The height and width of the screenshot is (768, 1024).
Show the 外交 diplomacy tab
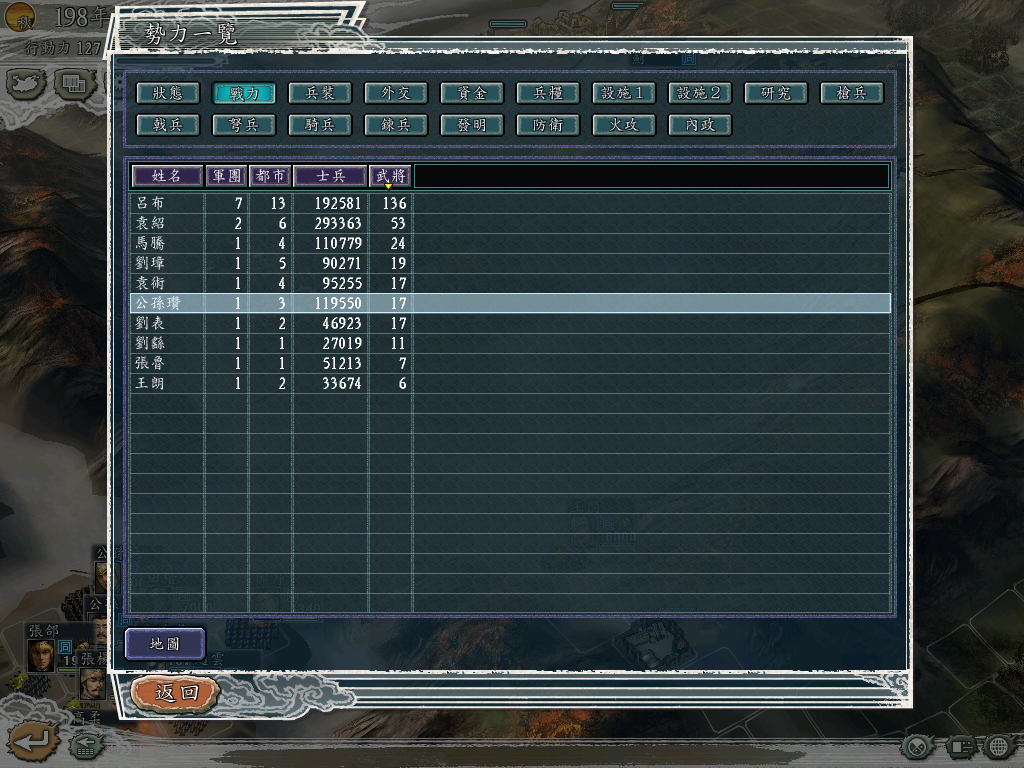coord(395,93)
